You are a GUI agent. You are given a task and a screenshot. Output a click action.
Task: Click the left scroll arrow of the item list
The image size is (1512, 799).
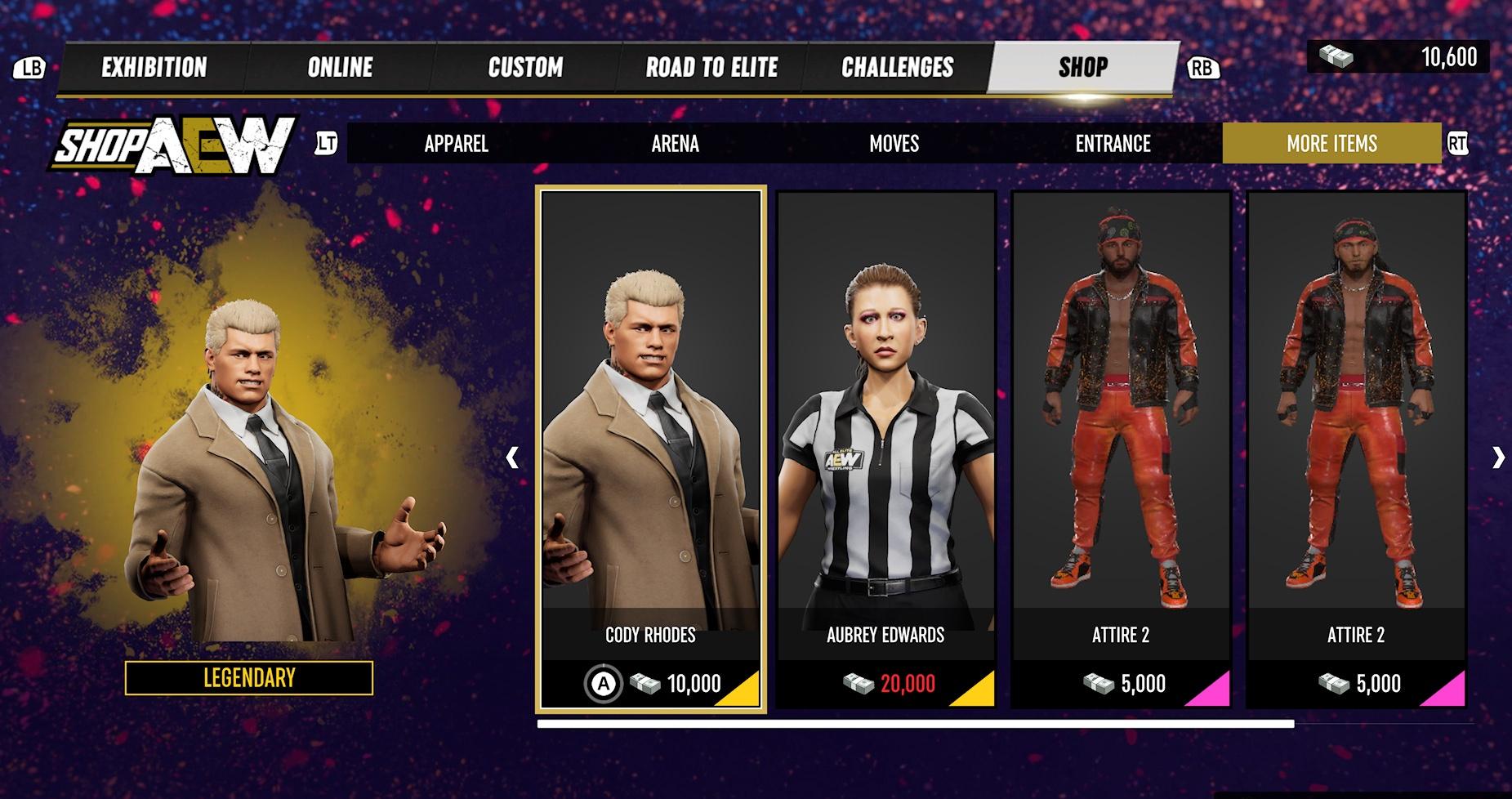tap(512, 458)
